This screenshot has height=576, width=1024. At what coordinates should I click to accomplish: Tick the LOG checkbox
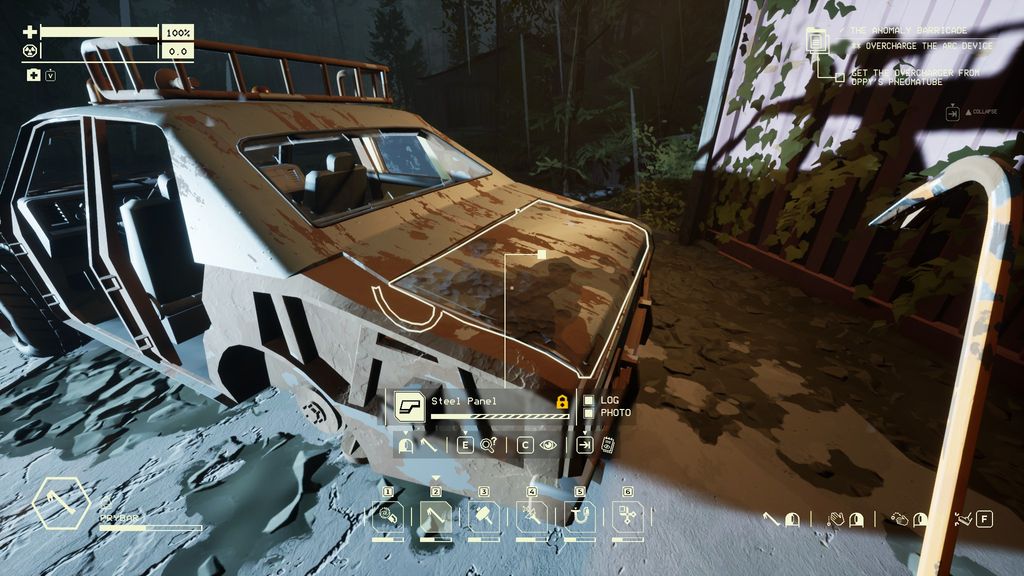point(589,400)
